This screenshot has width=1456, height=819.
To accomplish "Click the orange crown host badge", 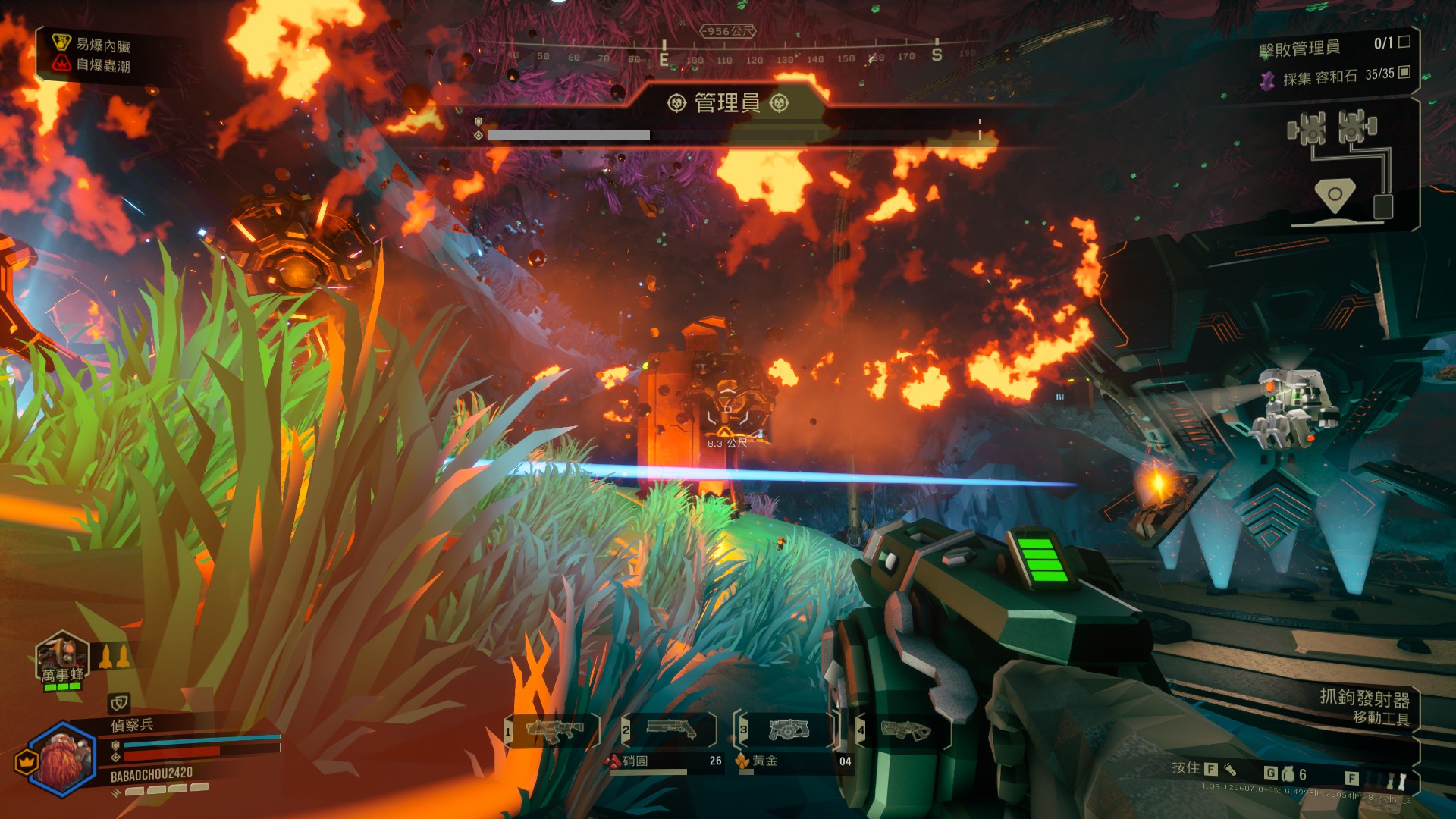I will click(x=27, y=761).
